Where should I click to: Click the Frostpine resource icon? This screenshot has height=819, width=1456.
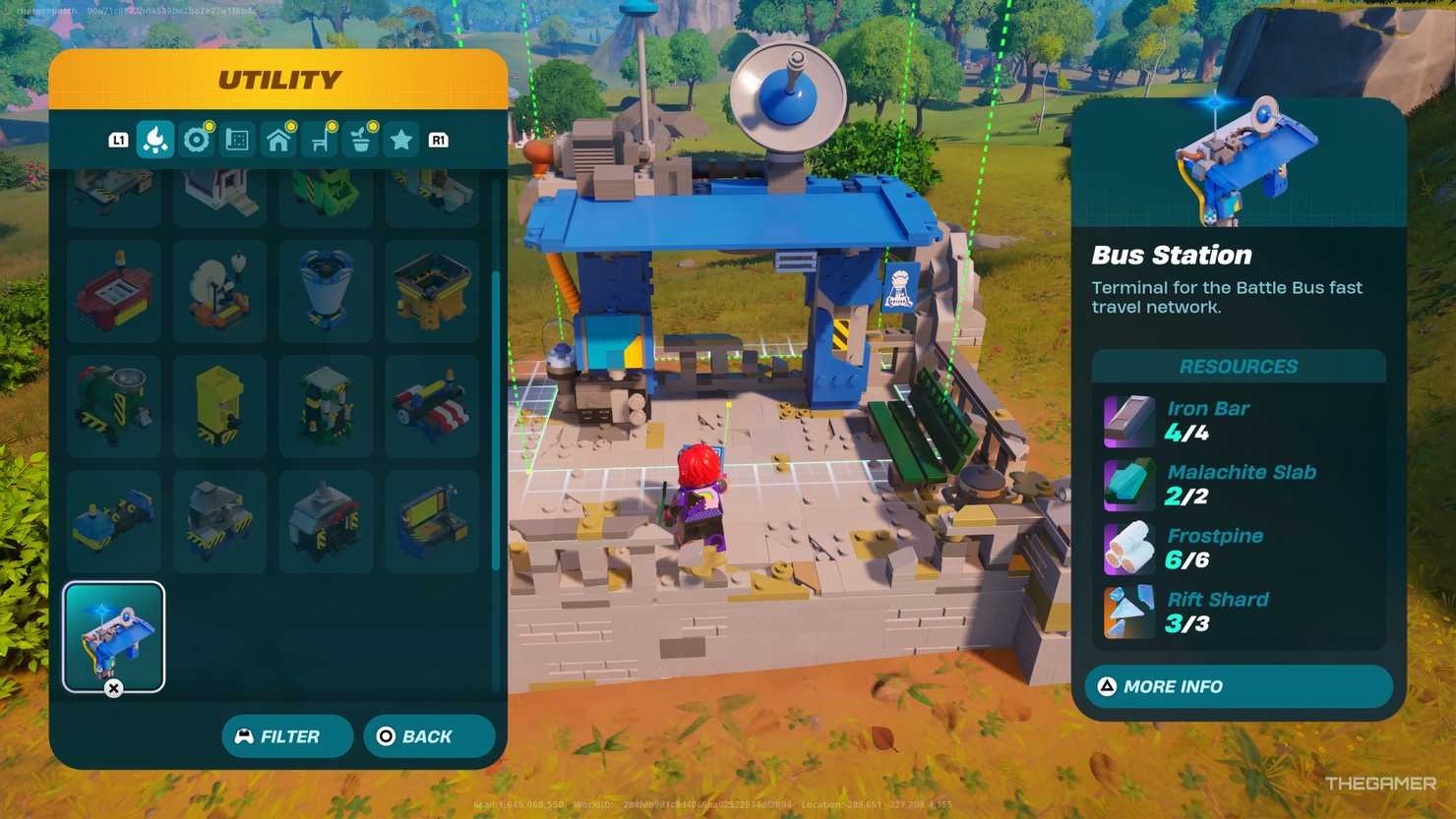pos(1127,548)
